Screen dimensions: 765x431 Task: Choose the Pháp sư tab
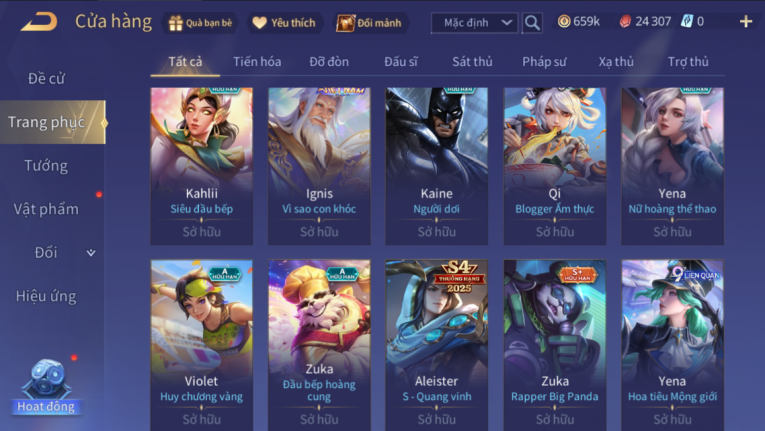click(x=544, y=62)
